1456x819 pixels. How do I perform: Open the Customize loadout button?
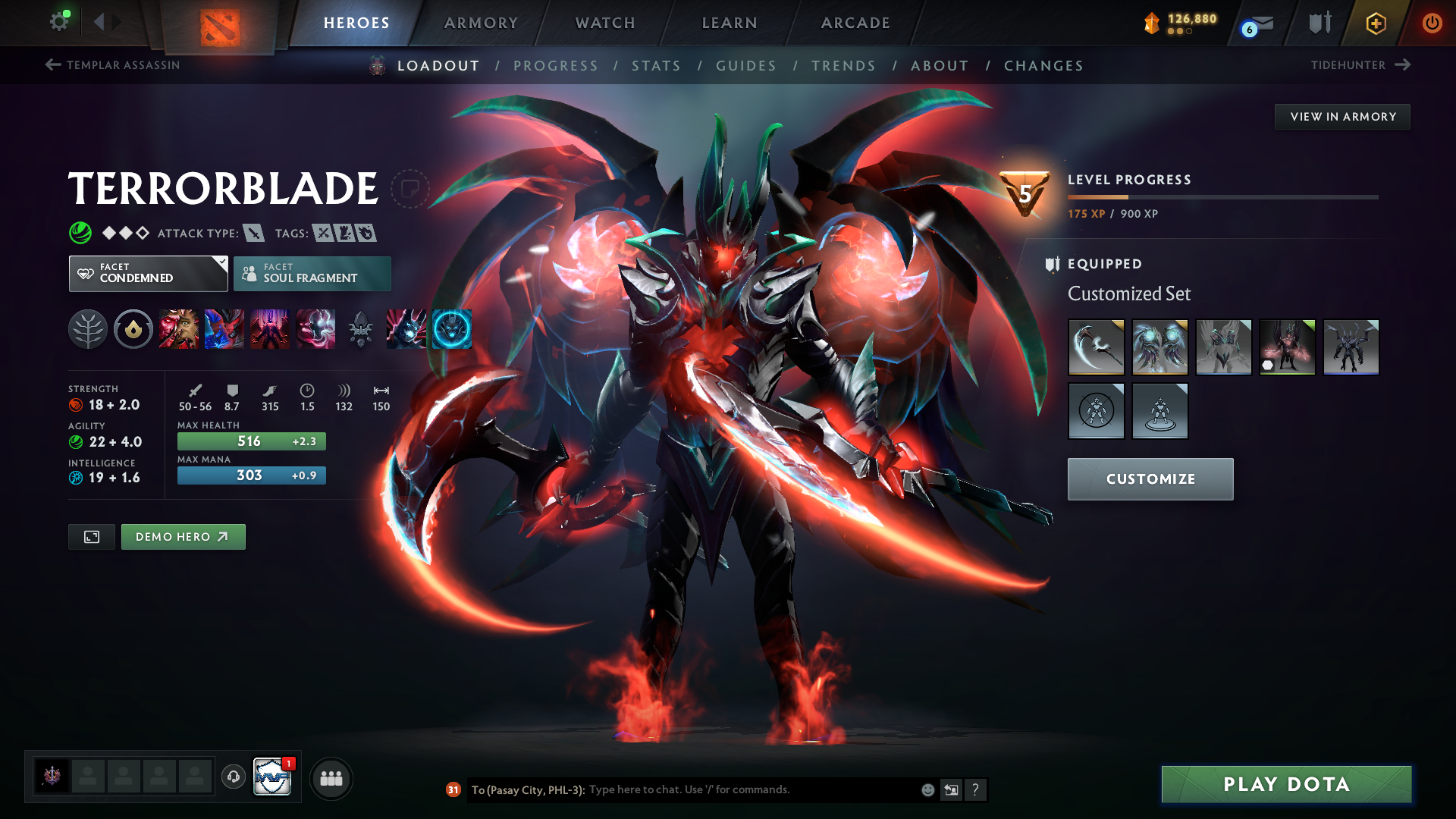(1150, 479)
